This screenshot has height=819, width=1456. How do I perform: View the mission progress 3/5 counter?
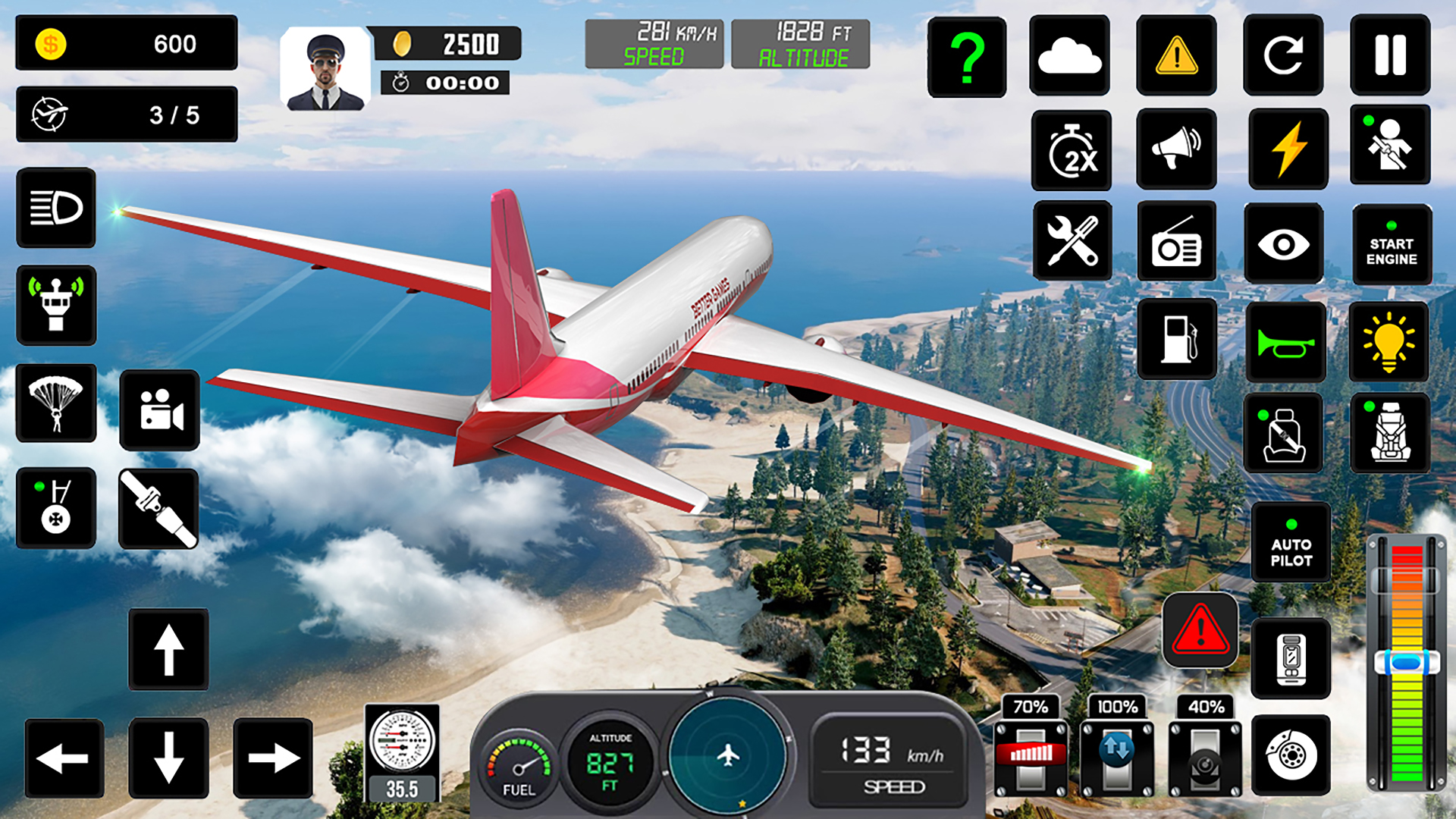[126, 112]
